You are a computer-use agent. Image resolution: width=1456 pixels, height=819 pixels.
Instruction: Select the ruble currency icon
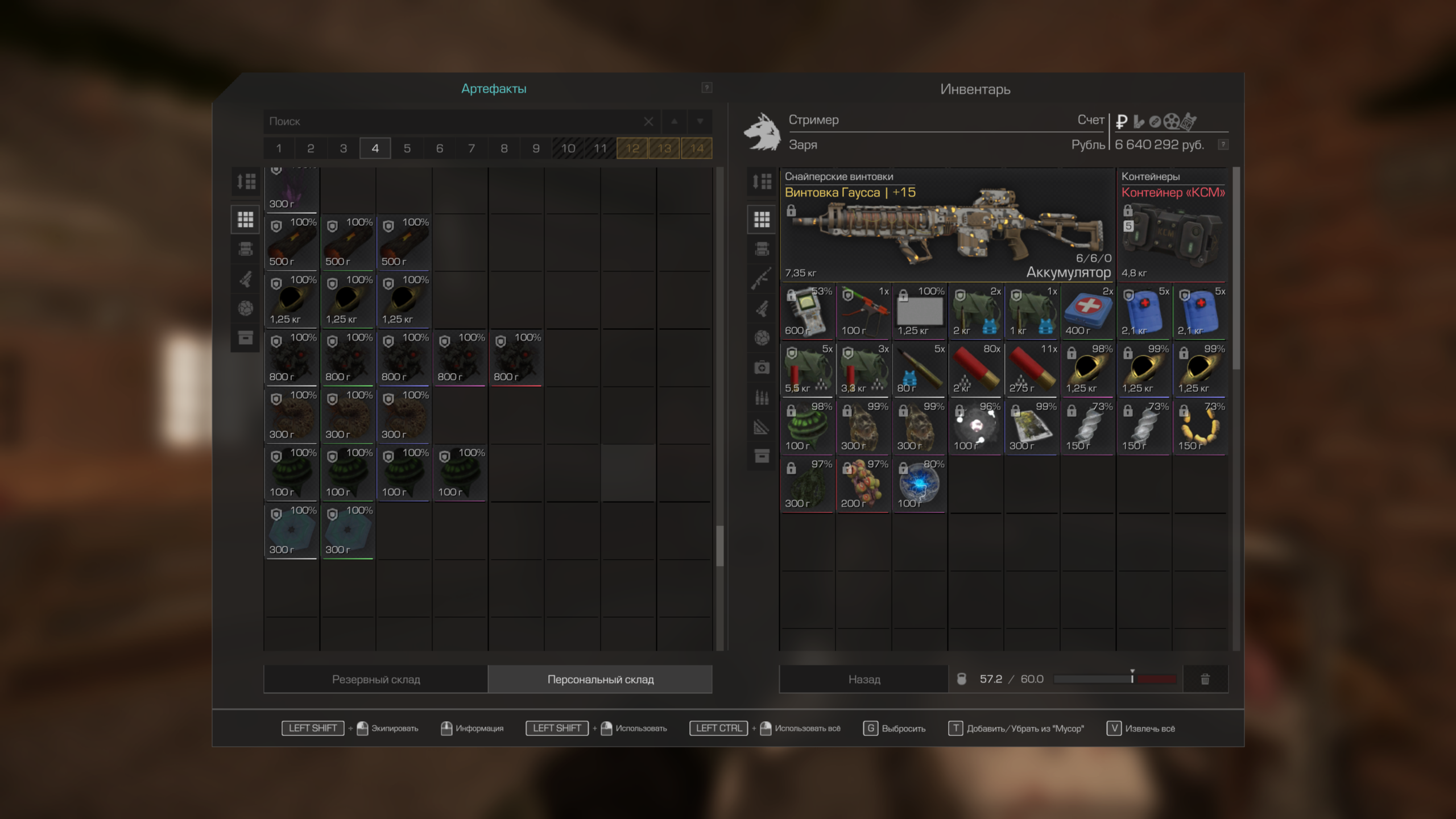pos(1122,121)
